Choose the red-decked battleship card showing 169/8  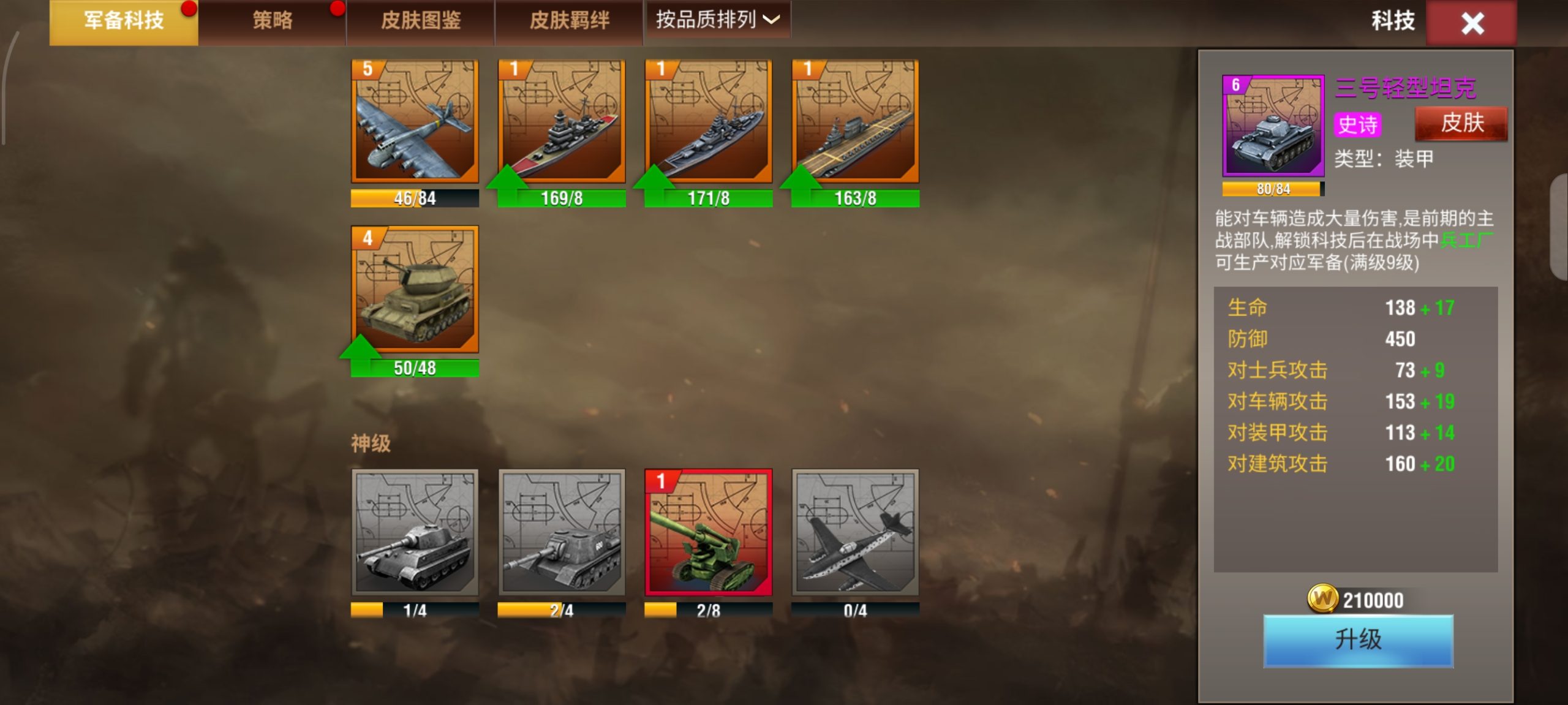562,121
